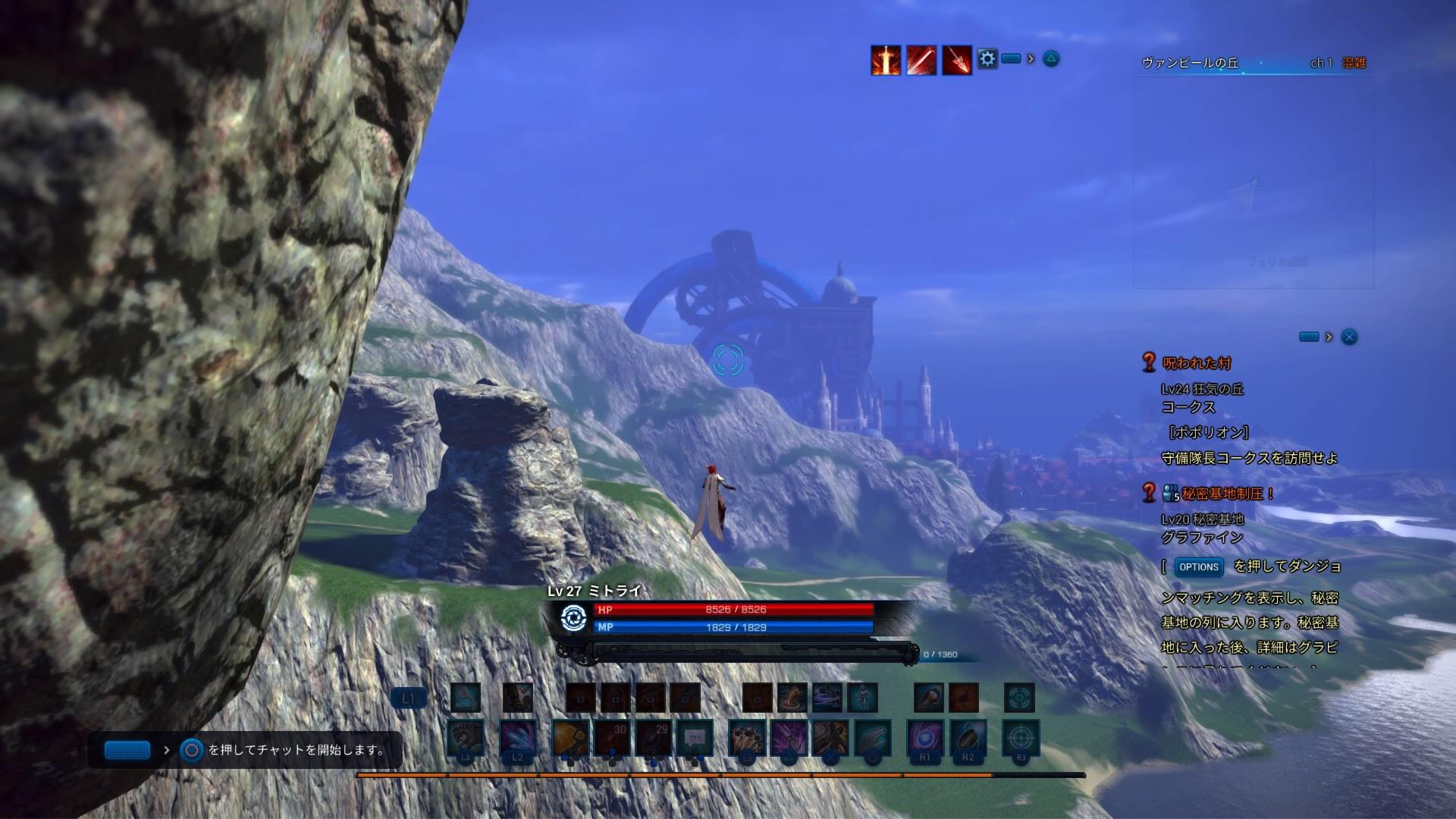The width and height of the screenshot is (1456, 819).
Task: Select the red spearhead buff icon
Action: 957,60
